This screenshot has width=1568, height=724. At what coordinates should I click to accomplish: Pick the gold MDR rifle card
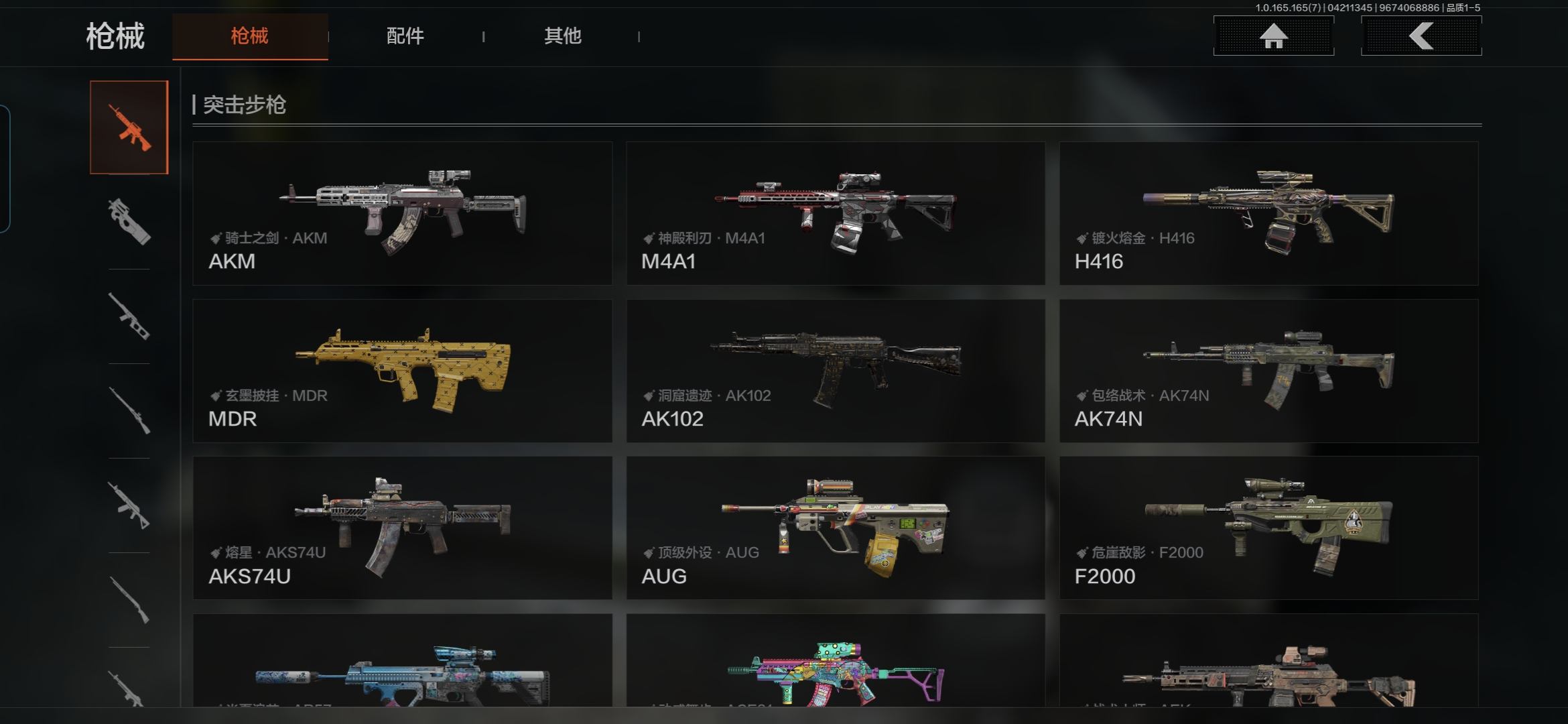click(402, 371)
